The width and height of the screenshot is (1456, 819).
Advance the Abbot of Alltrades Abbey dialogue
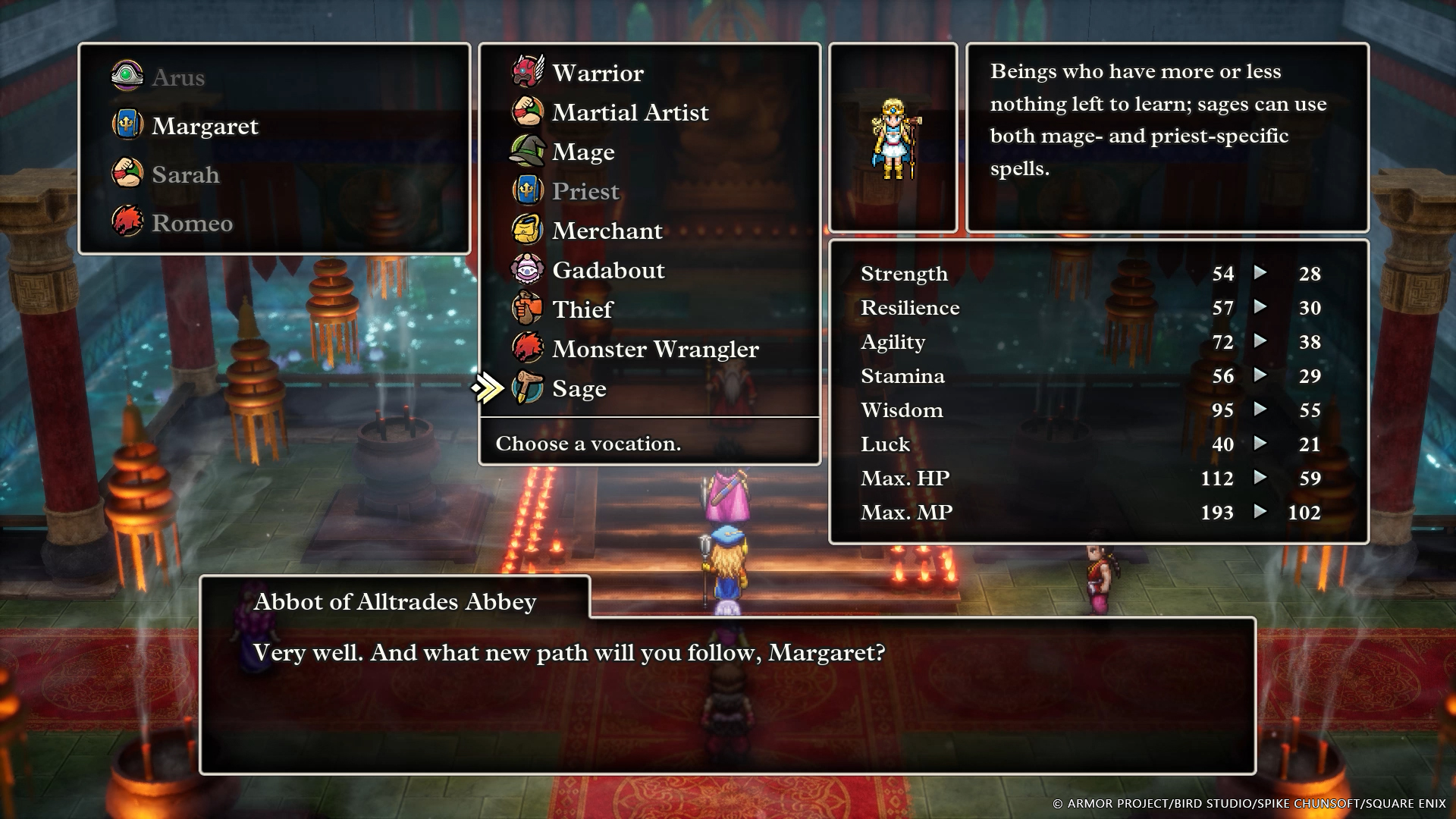726,695
